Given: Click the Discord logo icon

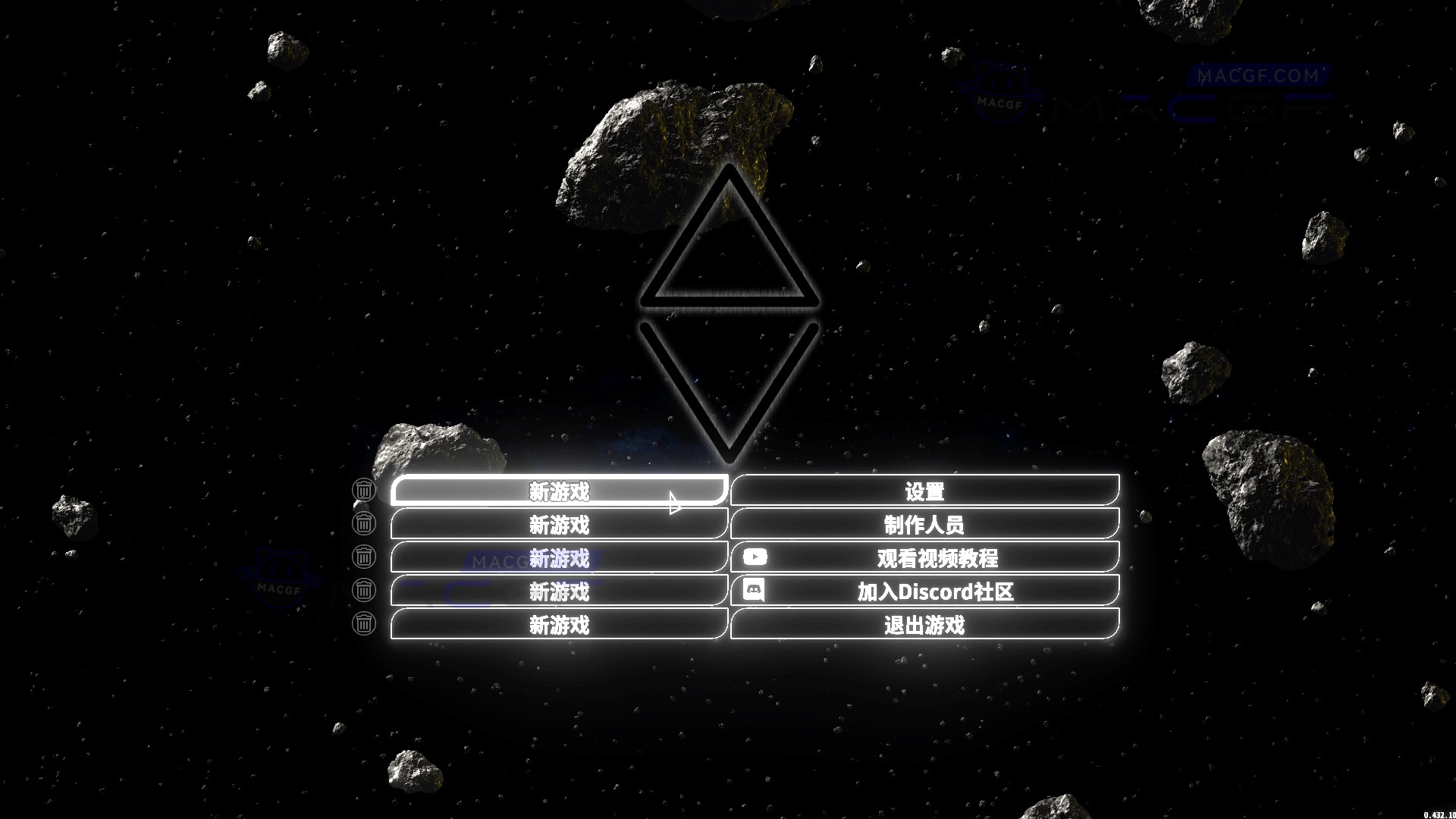Looking at the screenshot, I should 755,591.
